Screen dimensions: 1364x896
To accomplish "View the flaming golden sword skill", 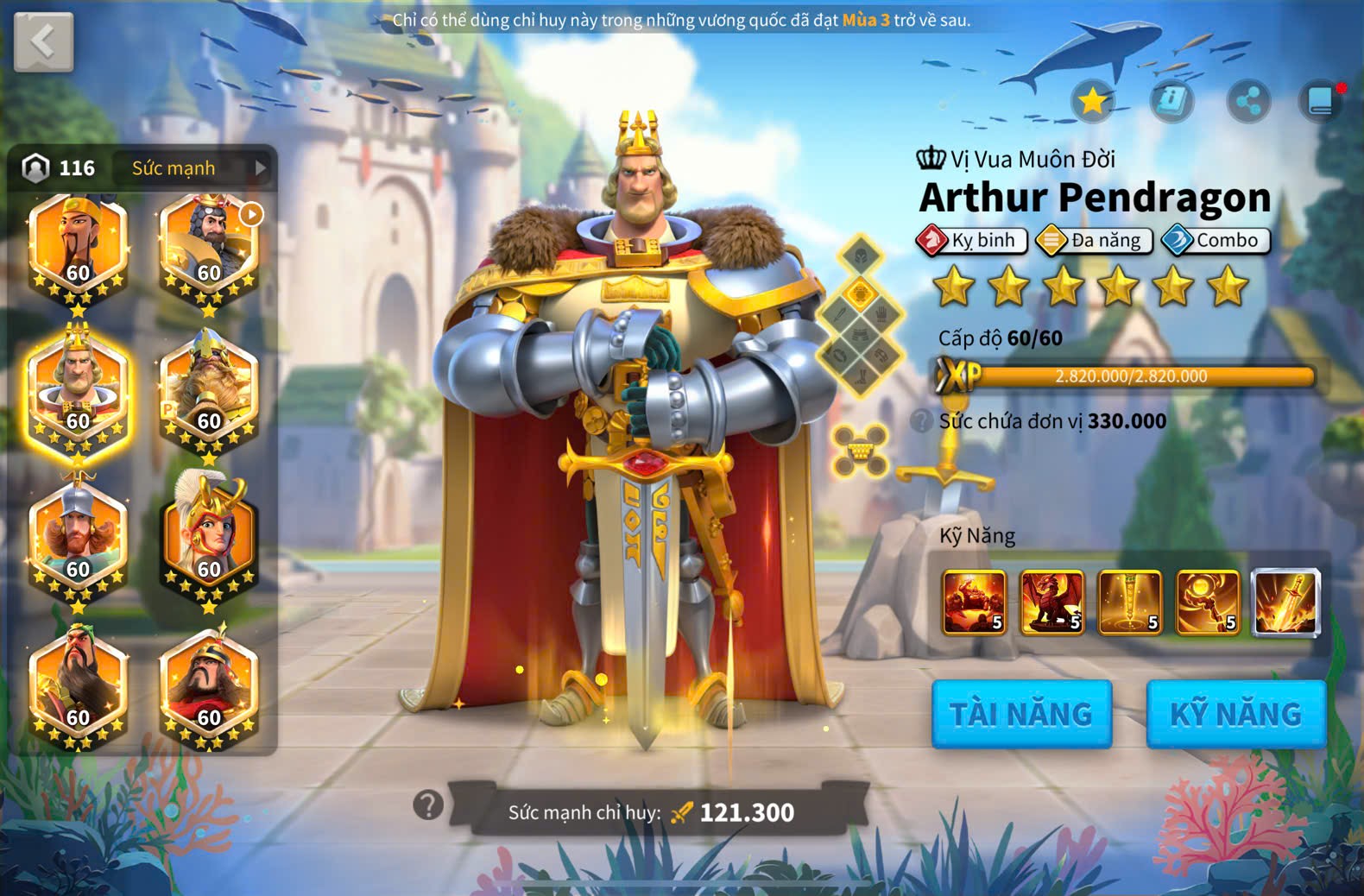I will (x=1285, y=602).
